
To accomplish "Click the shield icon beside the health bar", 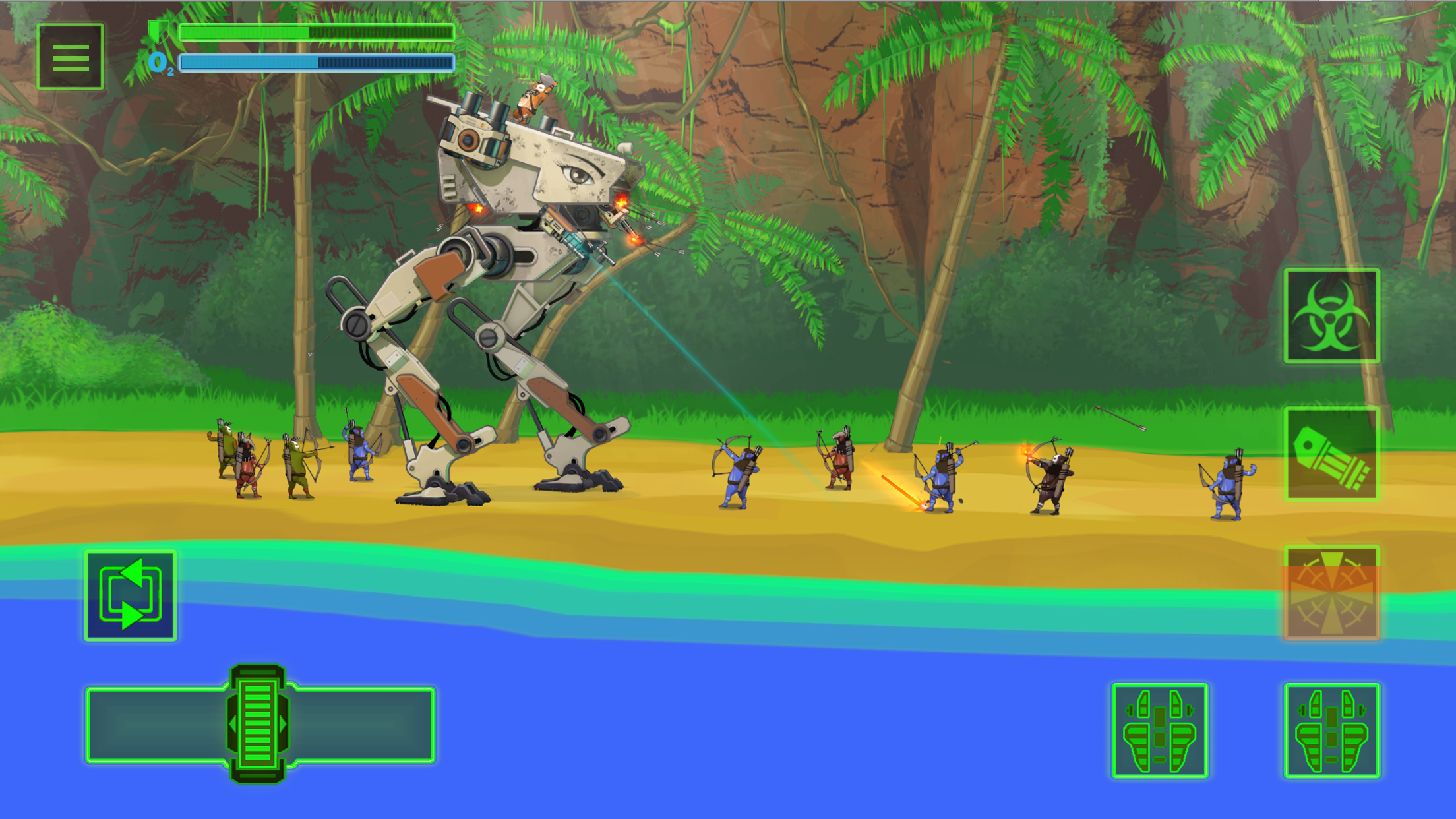I will click(158, 31).
